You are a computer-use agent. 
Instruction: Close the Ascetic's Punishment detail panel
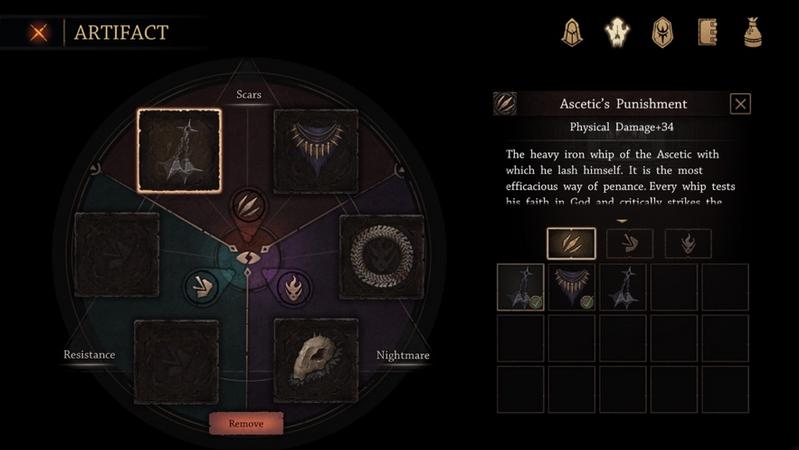click(740, 103)
